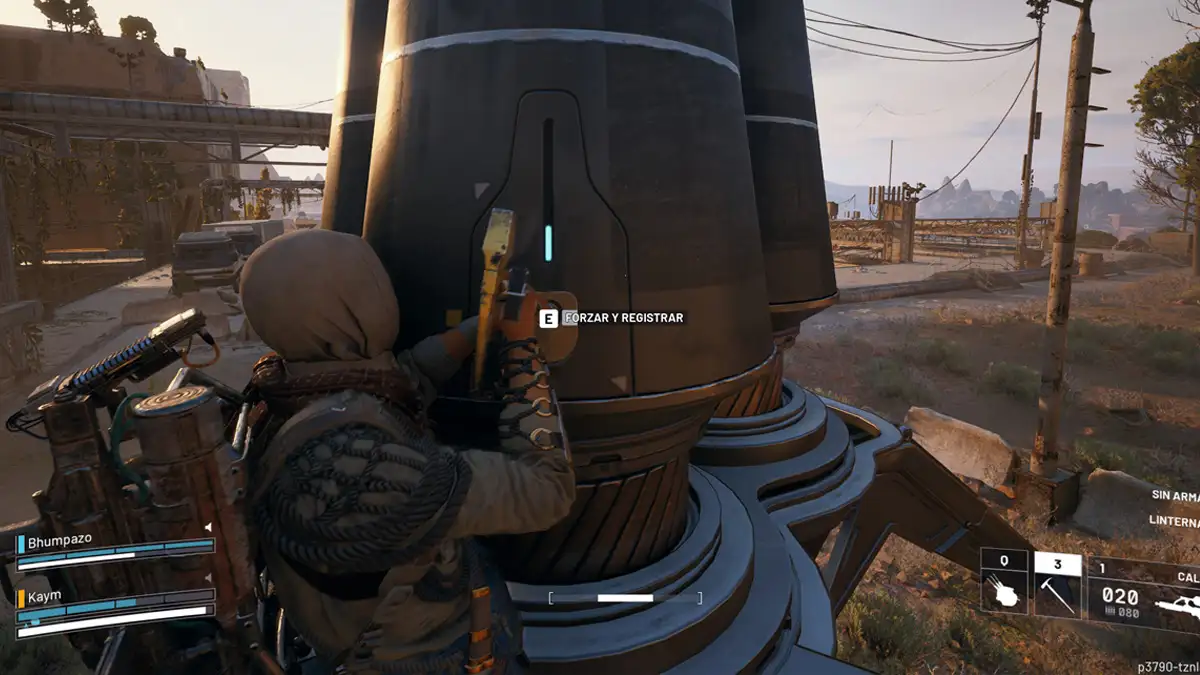The image size is (1200, 675).
Task: Select squad member Kaym's name
Action: coord(46,597)
